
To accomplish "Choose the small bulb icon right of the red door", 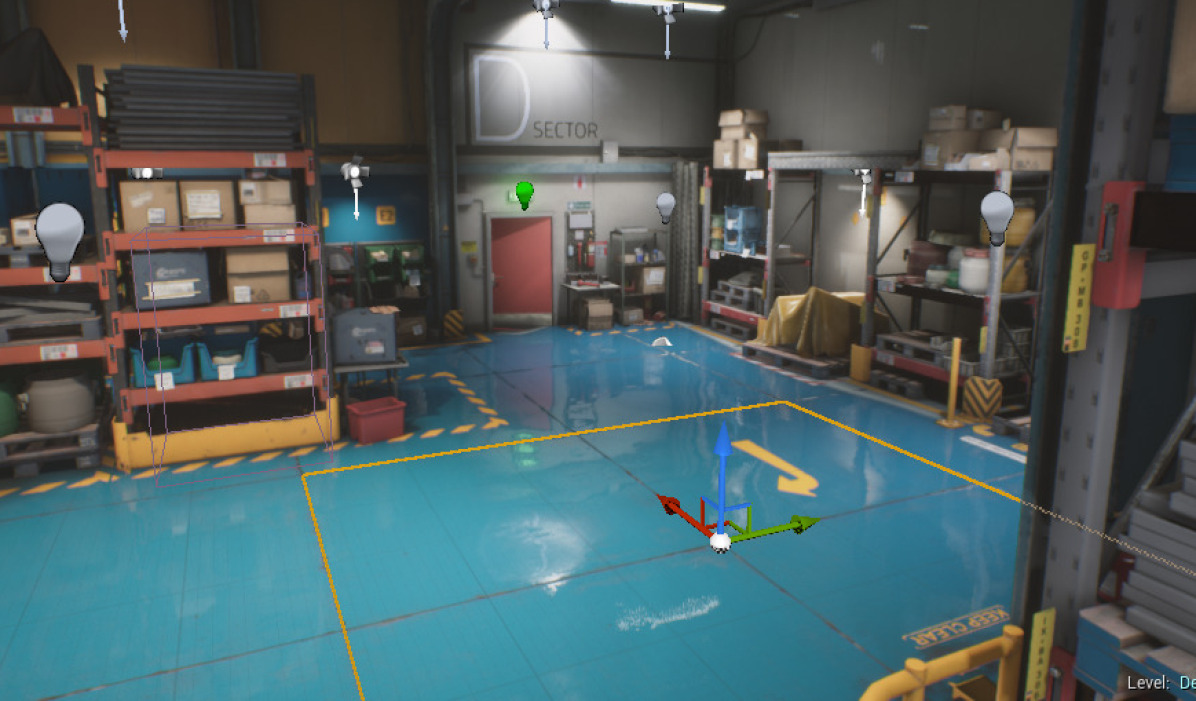I will 666,207.
